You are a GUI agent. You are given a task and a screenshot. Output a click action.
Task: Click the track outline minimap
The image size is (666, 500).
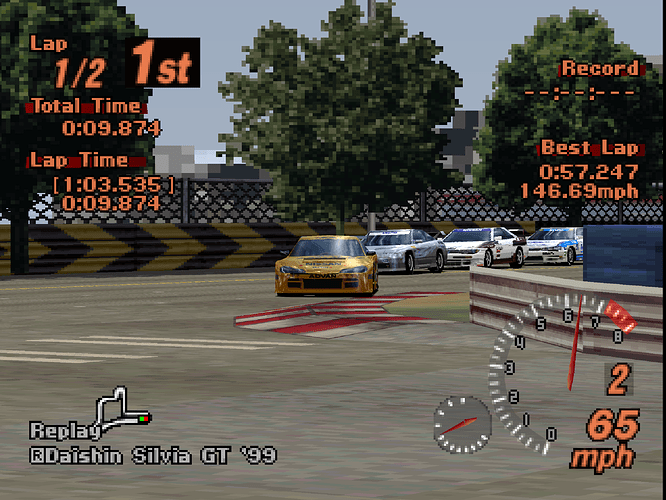(x=121, y=408)
